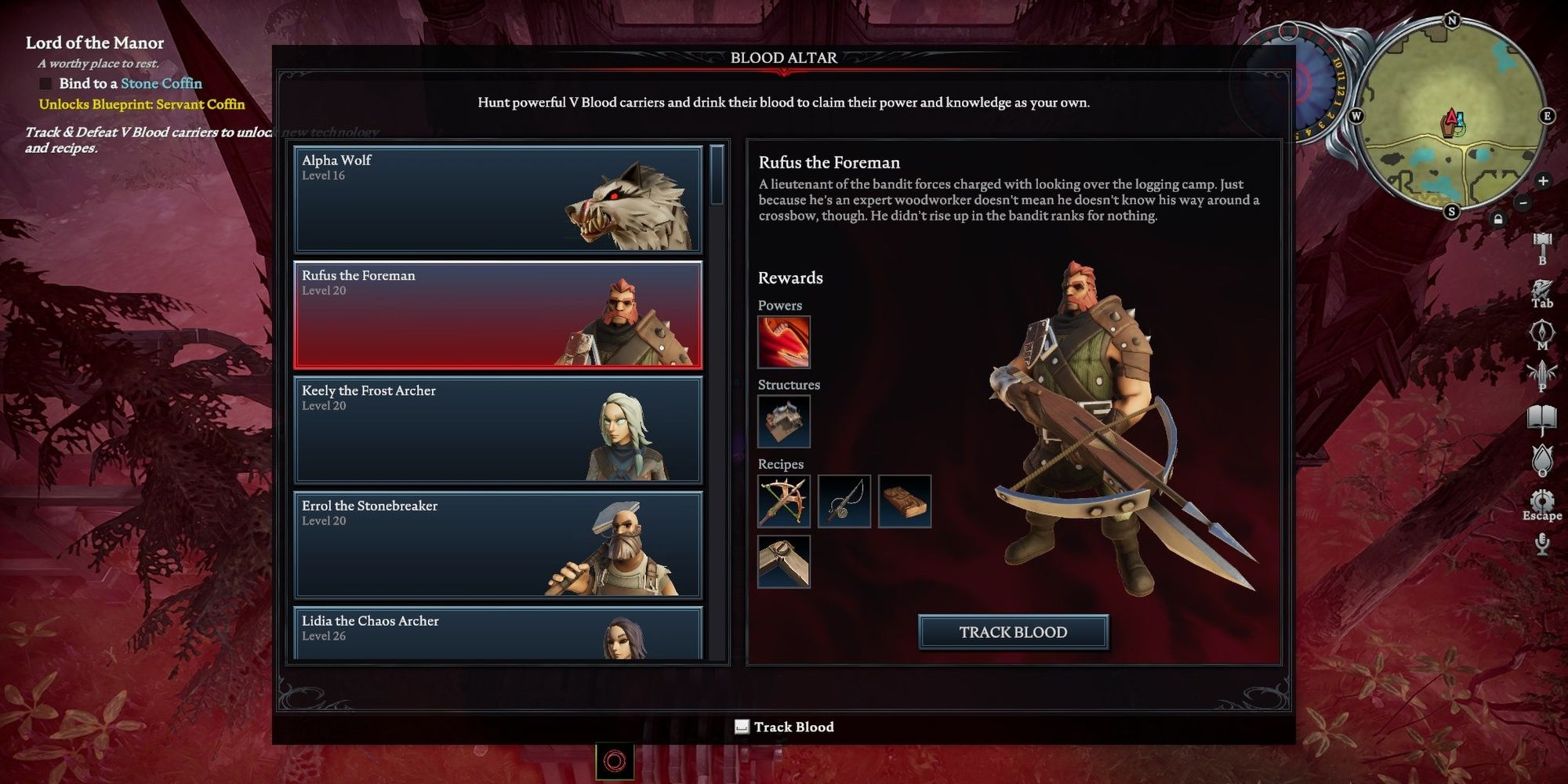Click the Stone Coffin quest link

pos(162,83)
